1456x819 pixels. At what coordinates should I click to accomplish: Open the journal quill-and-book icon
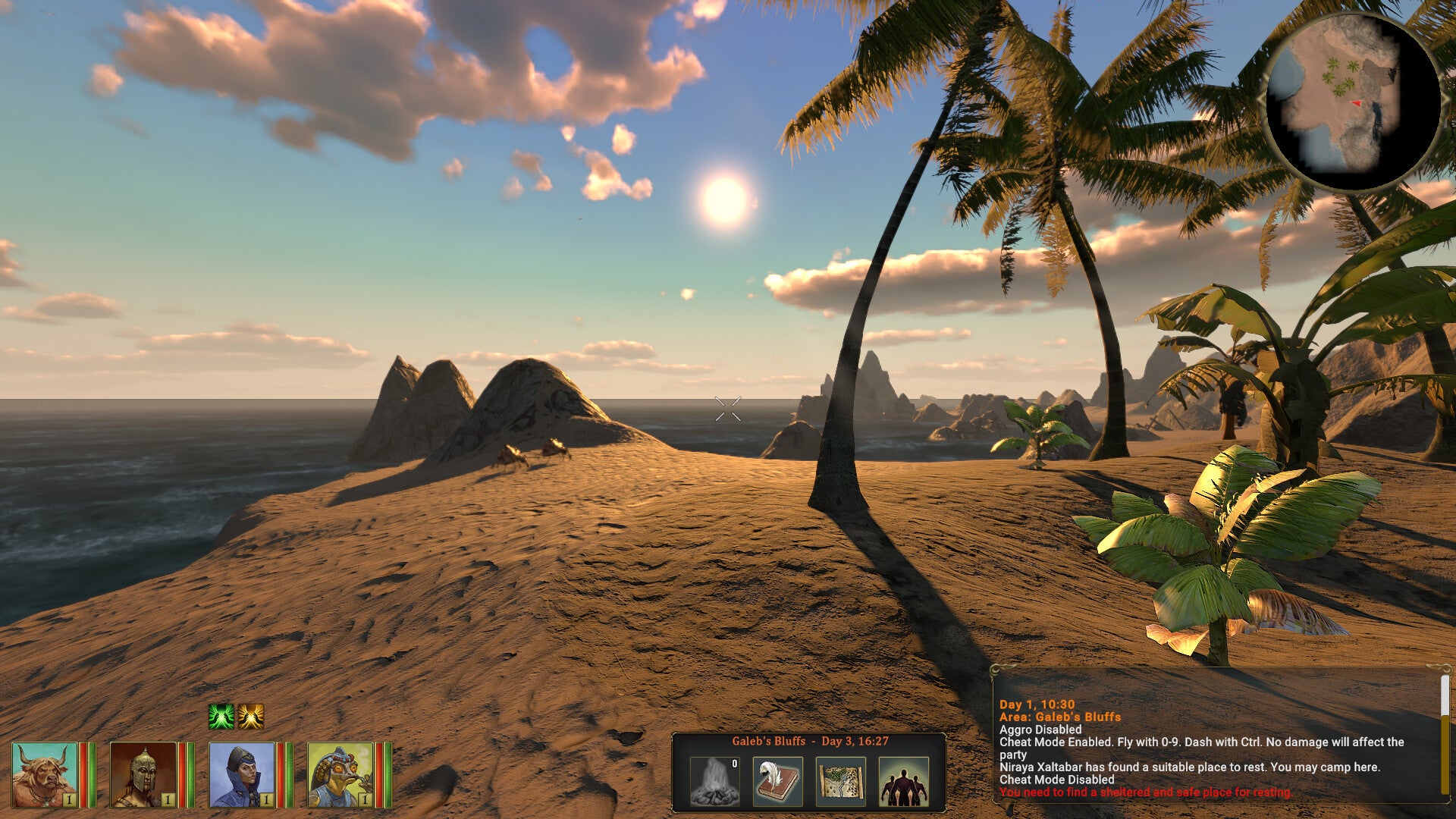tap(778, 781)
